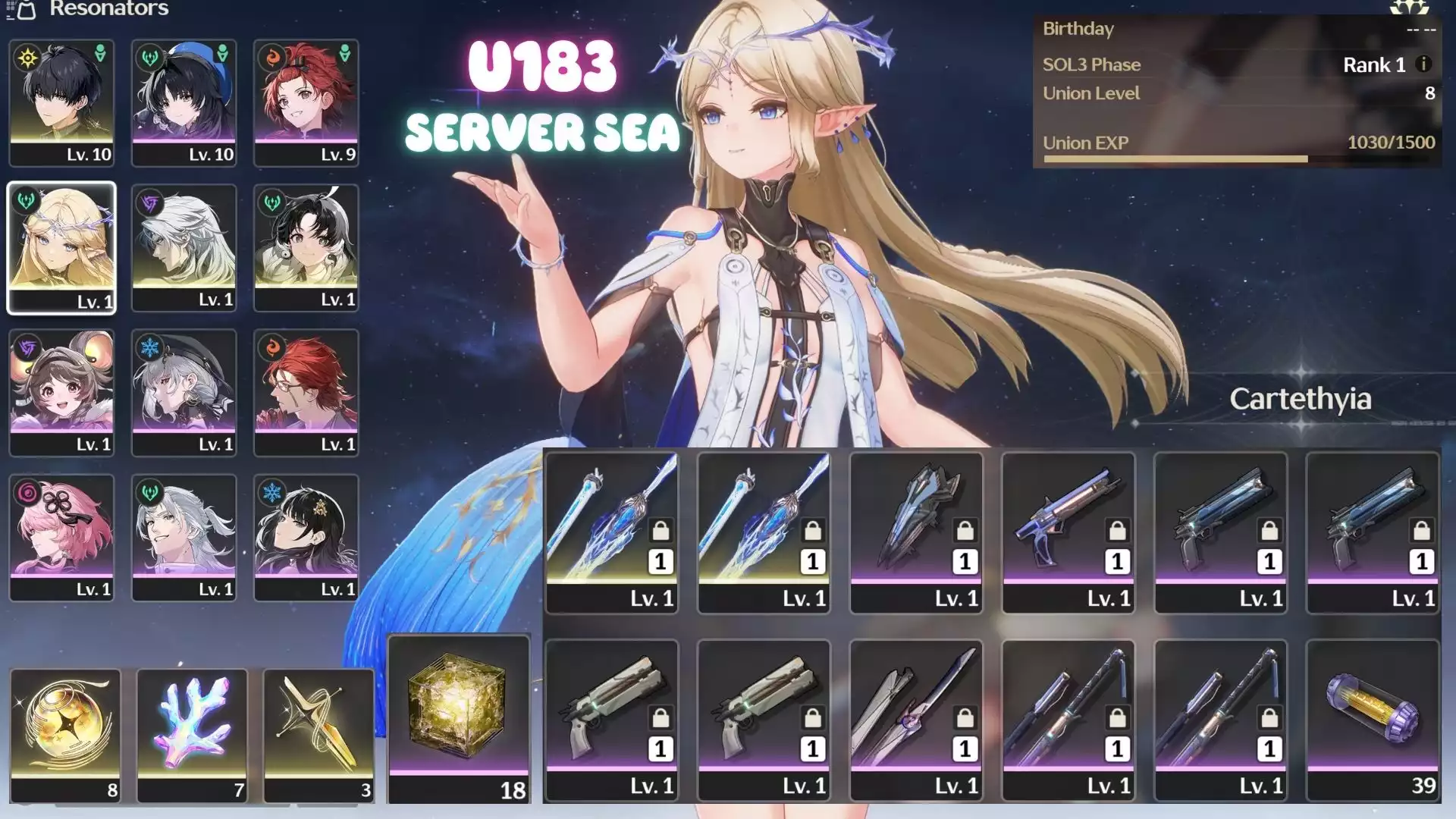
Task: Select the red-haired man with glasses
Action: (x=306, y=392)
